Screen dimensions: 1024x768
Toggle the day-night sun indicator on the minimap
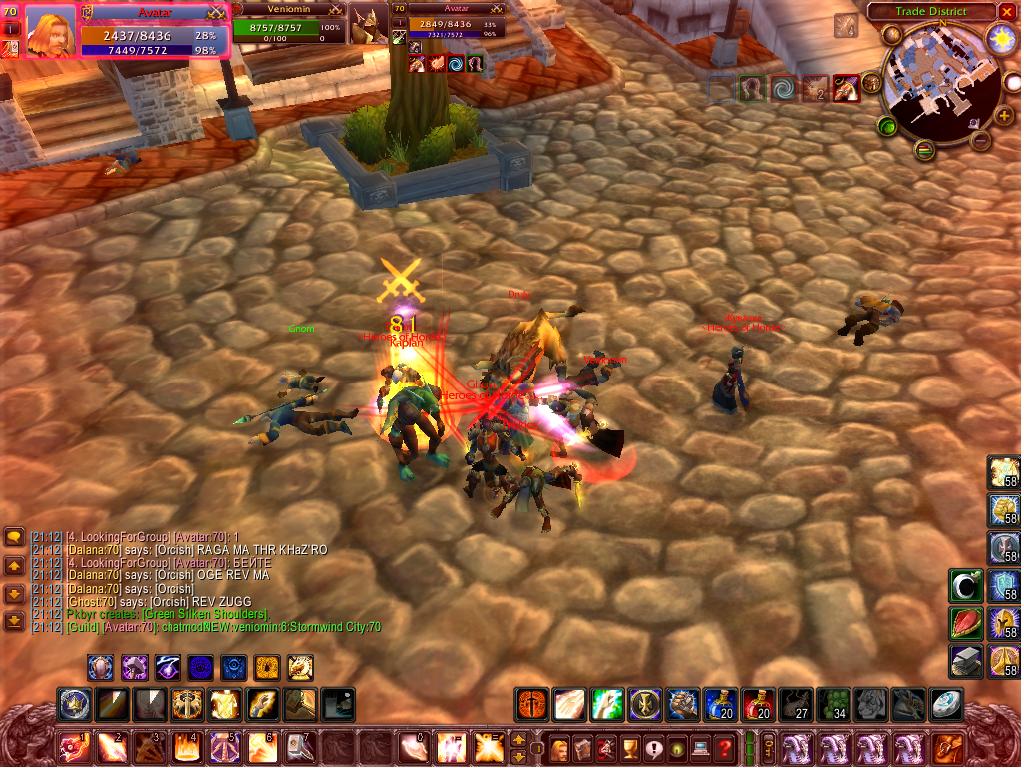[x=1001, y=40]
